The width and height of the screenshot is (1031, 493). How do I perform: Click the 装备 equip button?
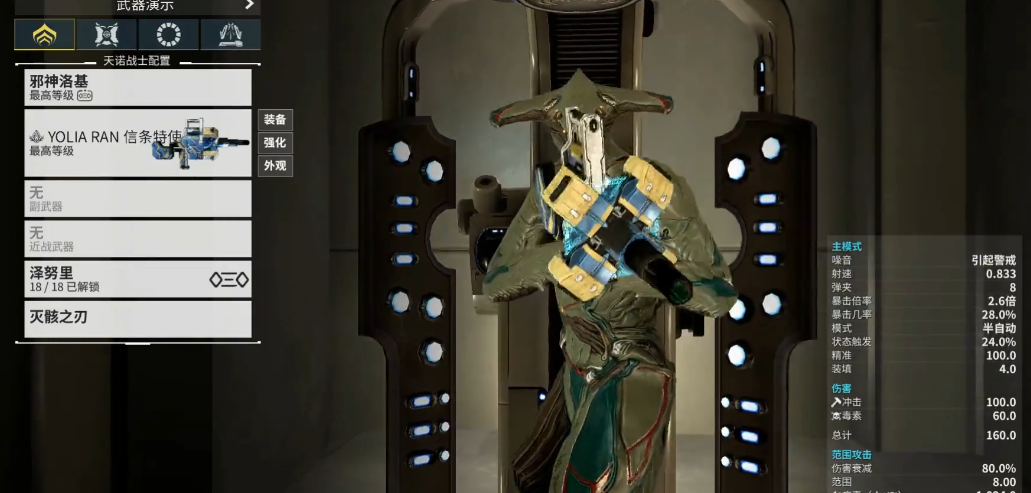[x=275, y=120]
